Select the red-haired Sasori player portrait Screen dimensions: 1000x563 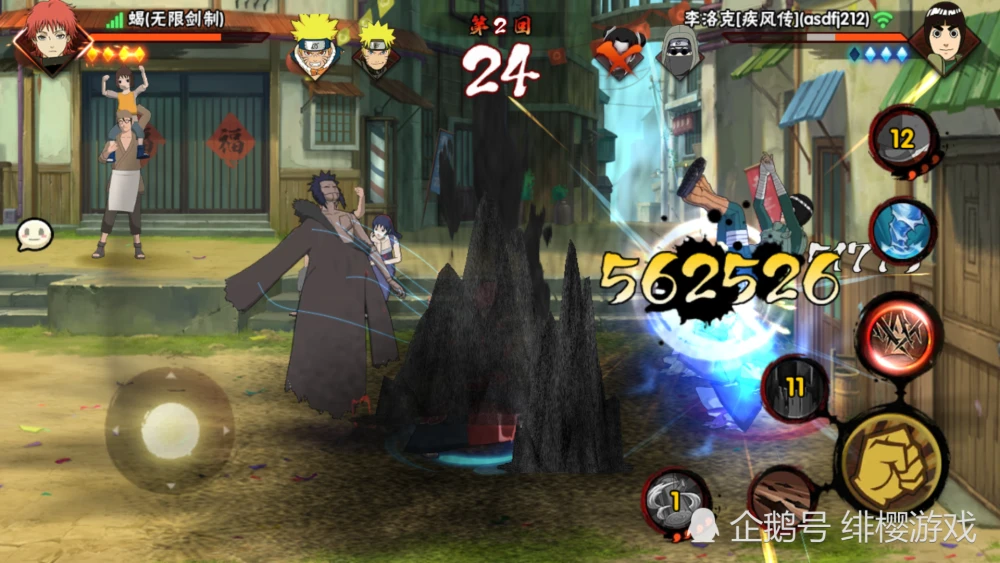coord(50,35)
